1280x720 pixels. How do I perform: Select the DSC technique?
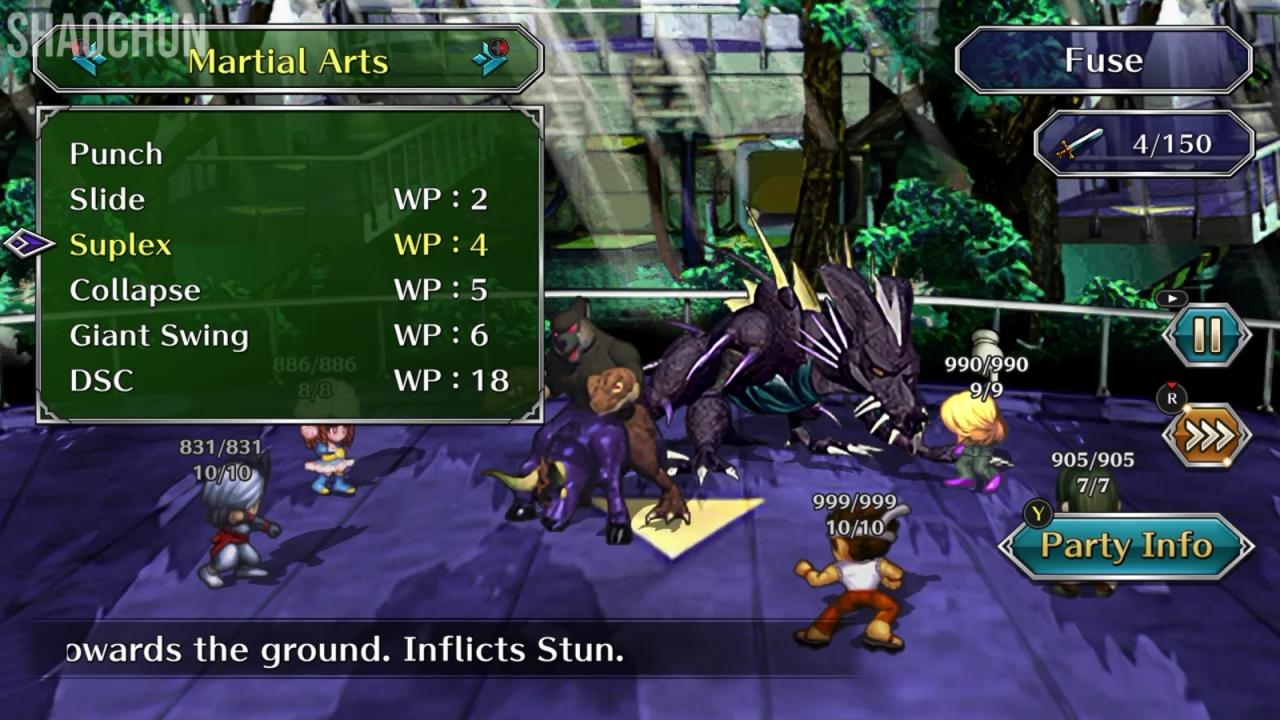point(101,380)
